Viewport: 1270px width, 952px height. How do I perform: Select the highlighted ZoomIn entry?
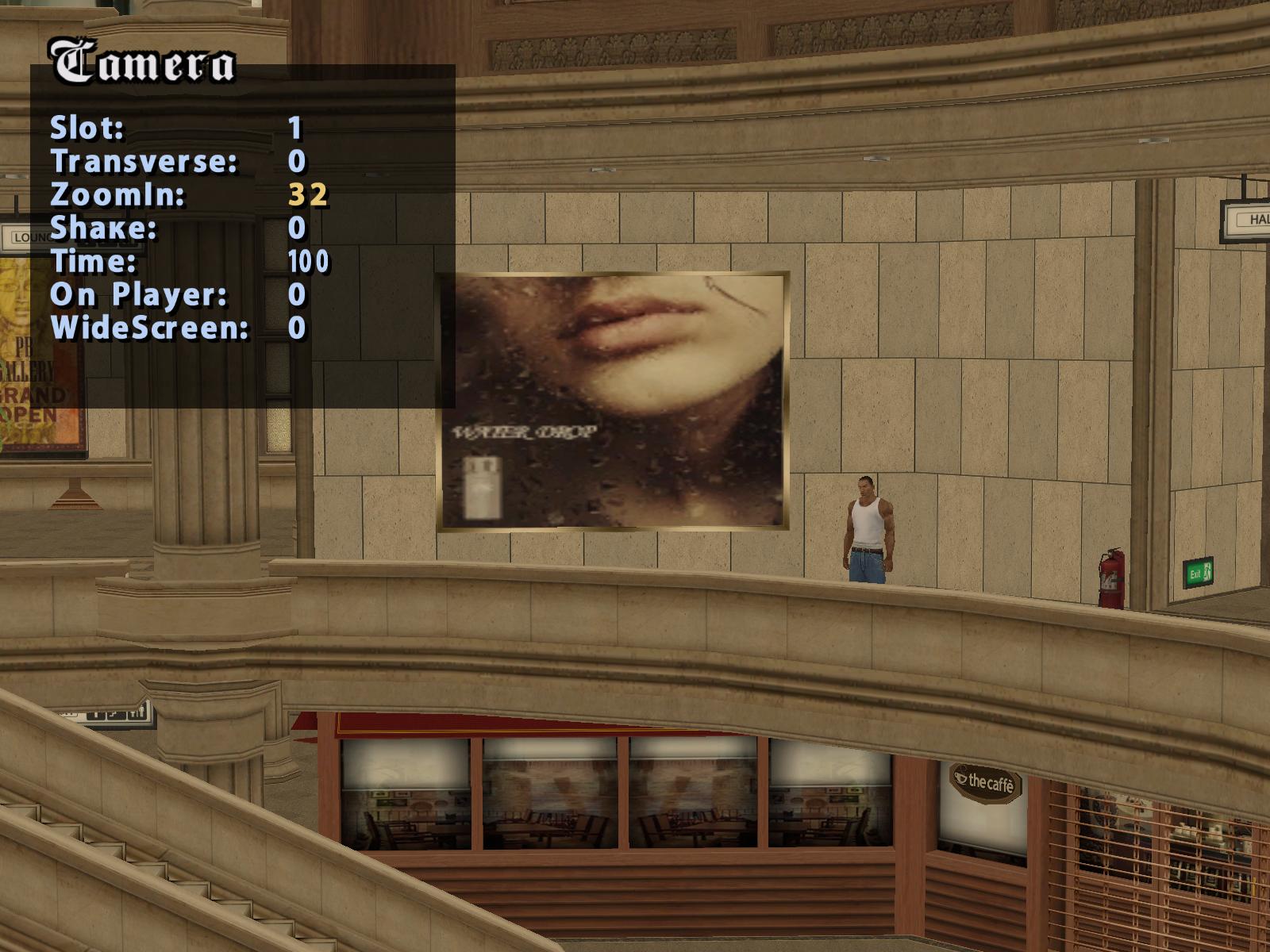coord(117,194)
